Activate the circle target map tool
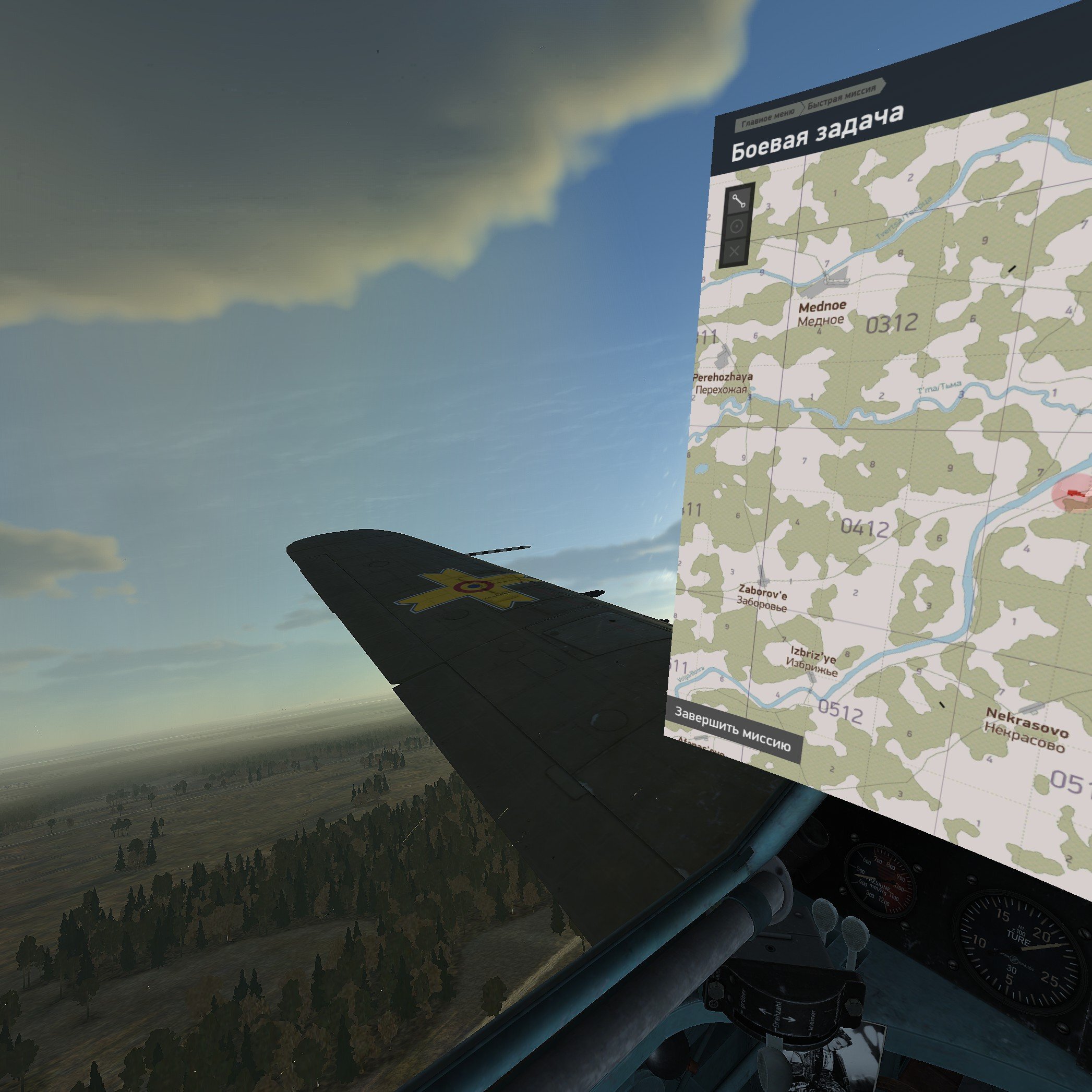Image resolution: width=1092 pixels, height=1092 pixels. [737, 226]
